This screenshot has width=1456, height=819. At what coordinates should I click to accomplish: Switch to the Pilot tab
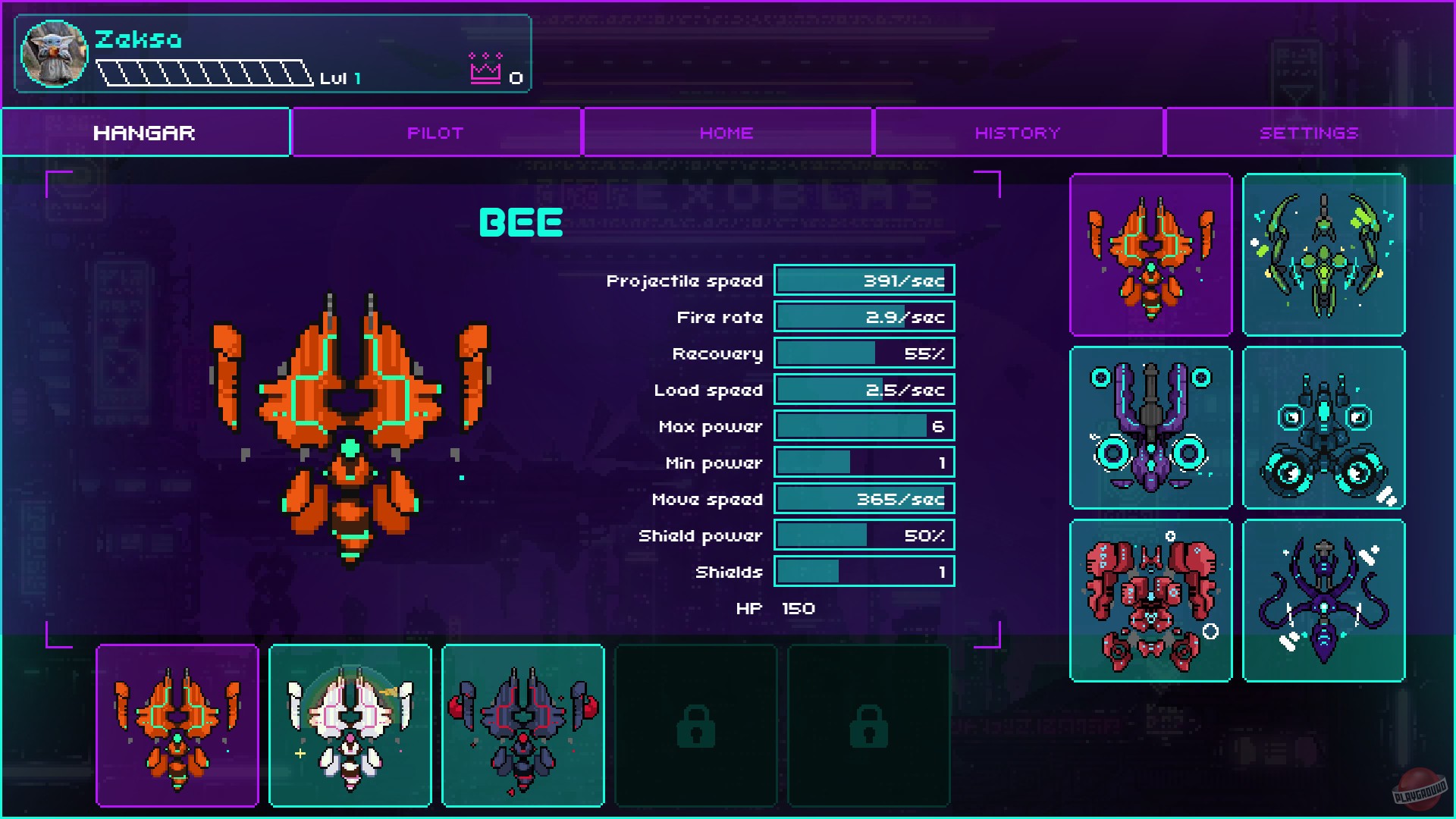click(x=435, y=132)
